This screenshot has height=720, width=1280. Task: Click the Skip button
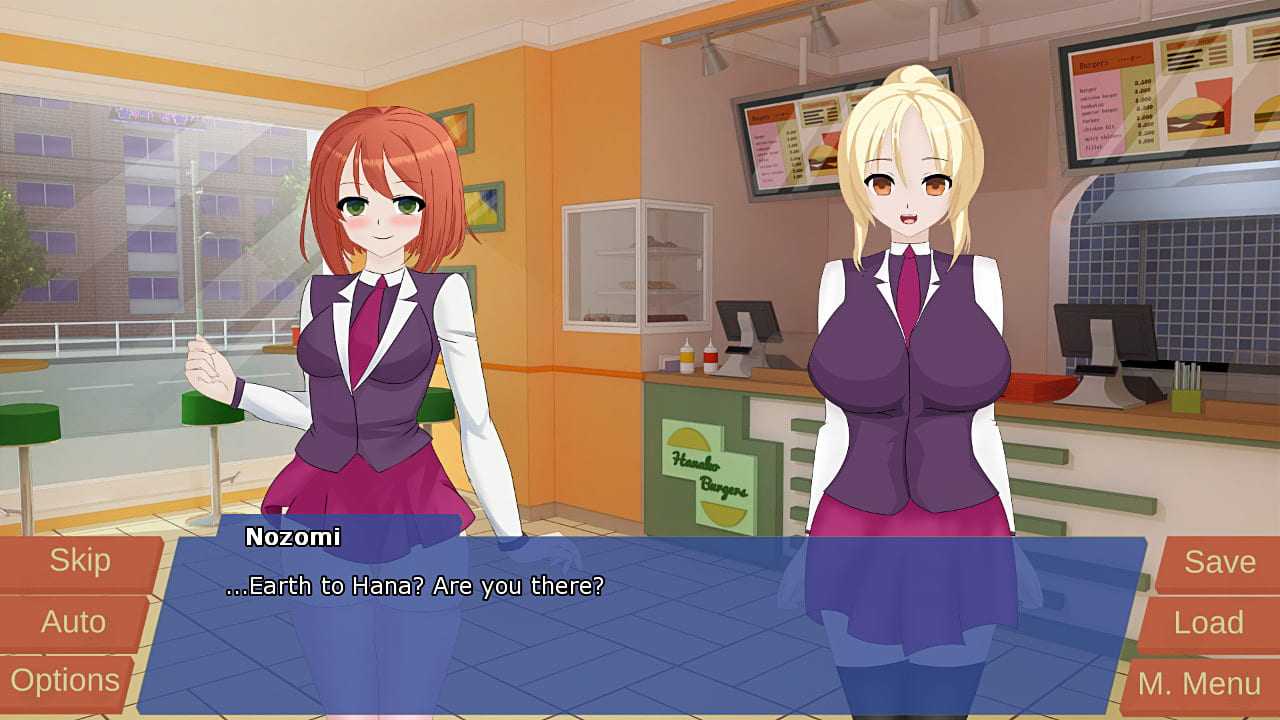pos(80,562)
